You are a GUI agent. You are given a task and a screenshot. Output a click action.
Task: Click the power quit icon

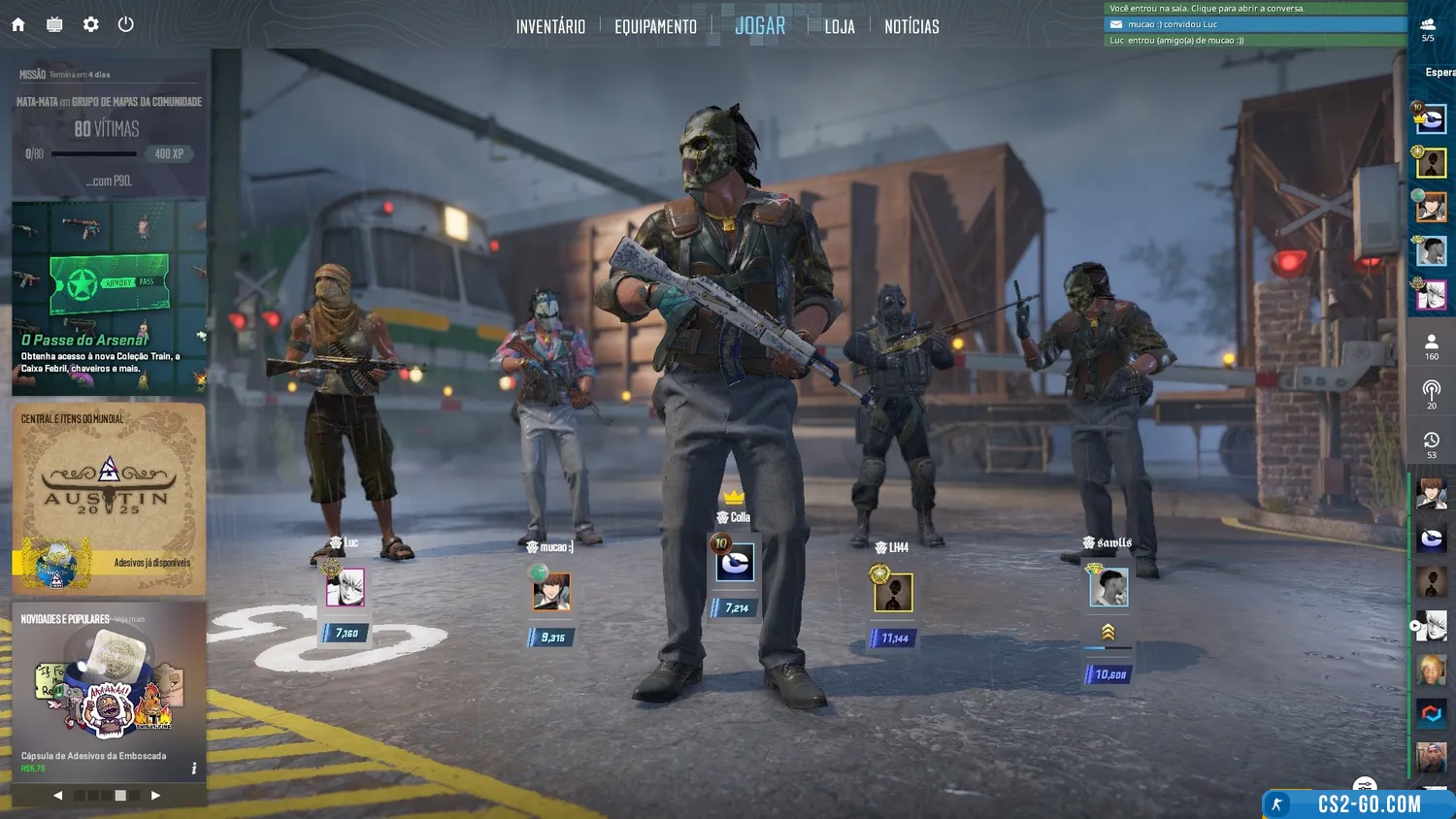pyautogui.click(x=126, y=24)
